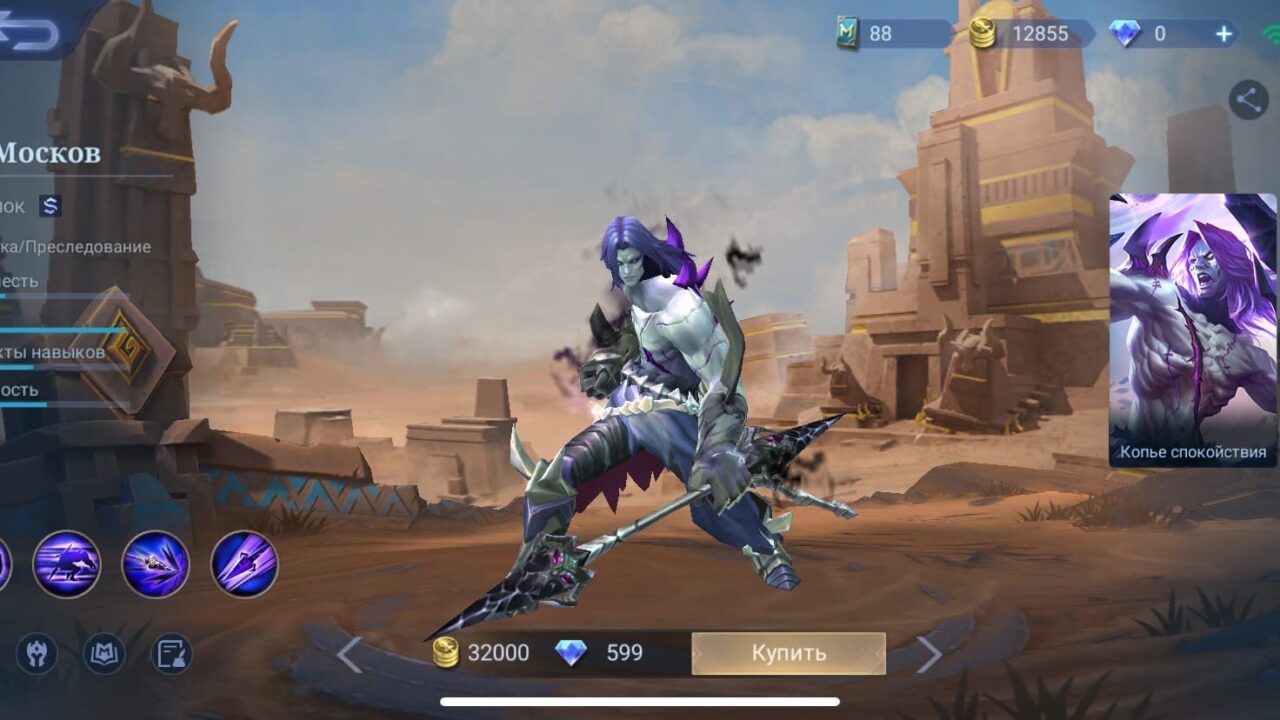This screenshot has height=720, width=1280.
Task: View the spear thrust skill icon
Action: point(155,564)
